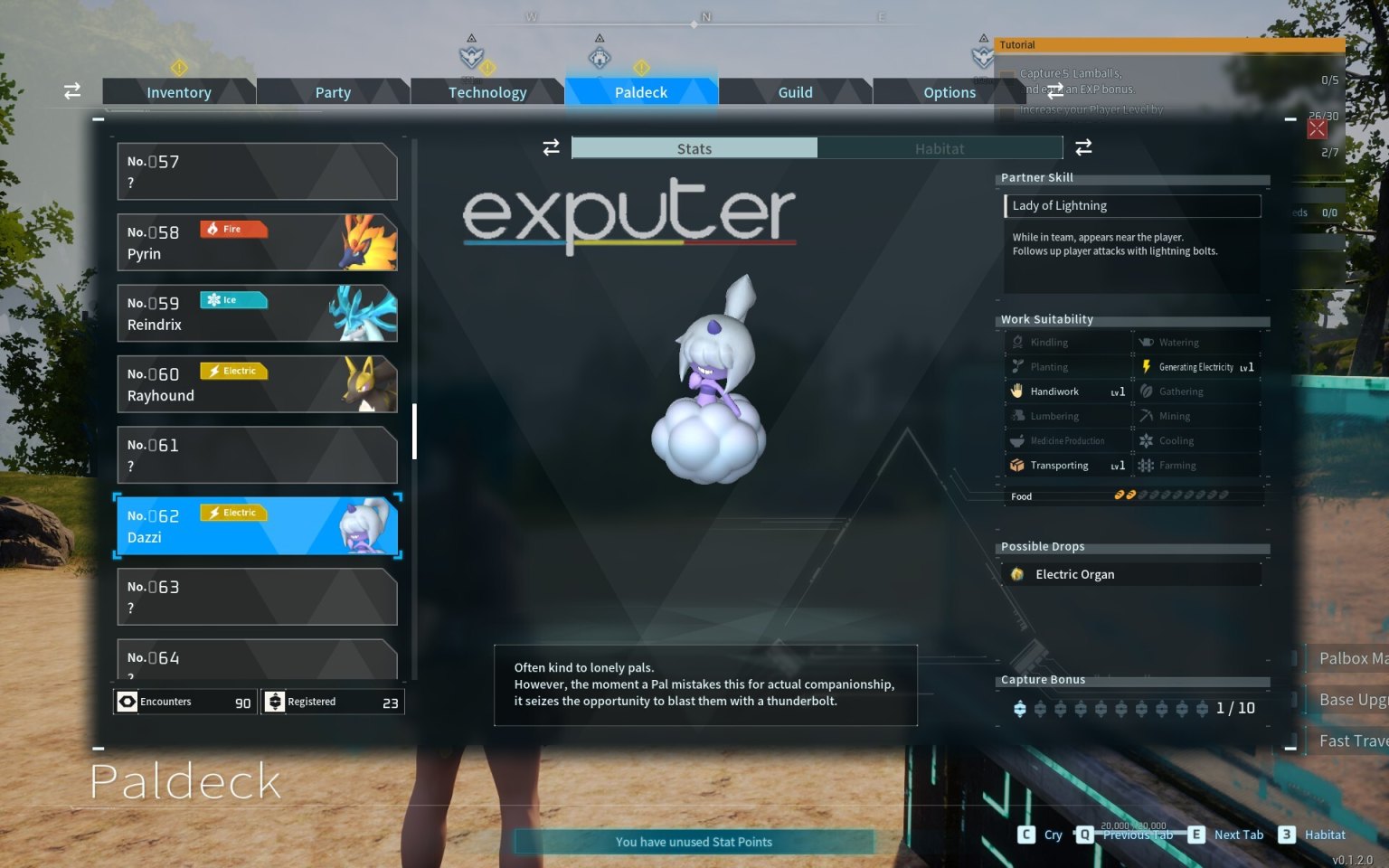Select Dazzi No.062 in the Paldeck list
1389x868 pixels.
(x=258, y=525)
